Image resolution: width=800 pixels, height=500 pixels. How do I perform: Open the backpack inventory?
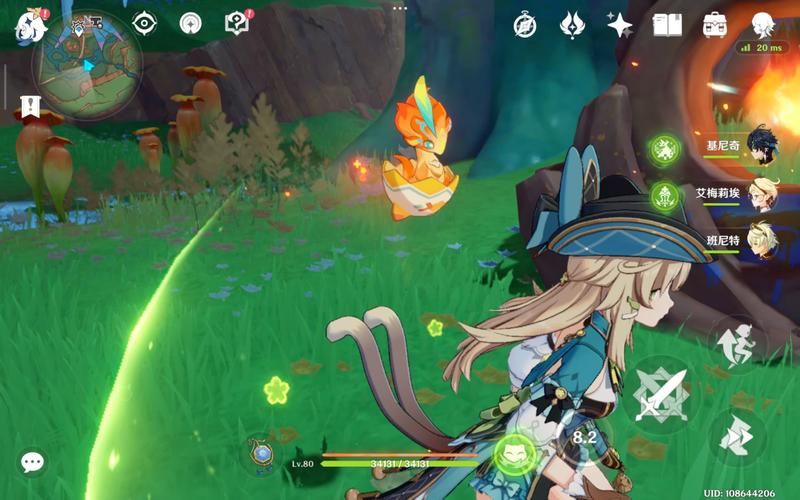(x=715, y=25)
